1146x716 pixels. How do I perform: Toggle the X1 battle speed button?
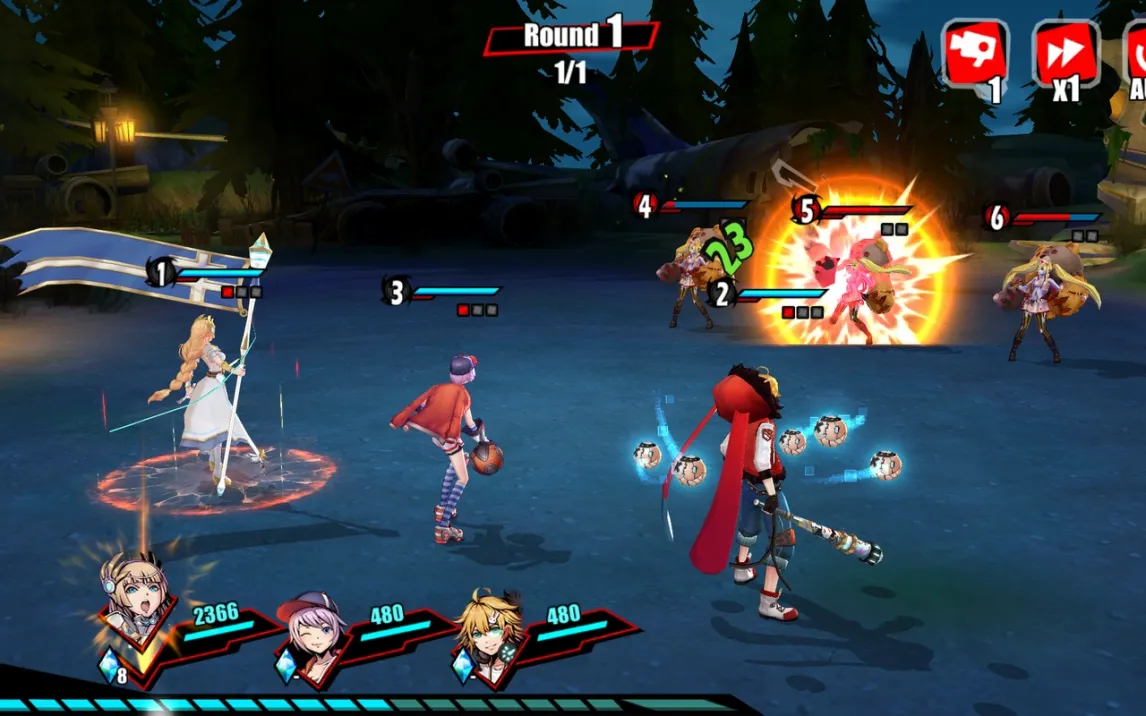pos(1065,54)
